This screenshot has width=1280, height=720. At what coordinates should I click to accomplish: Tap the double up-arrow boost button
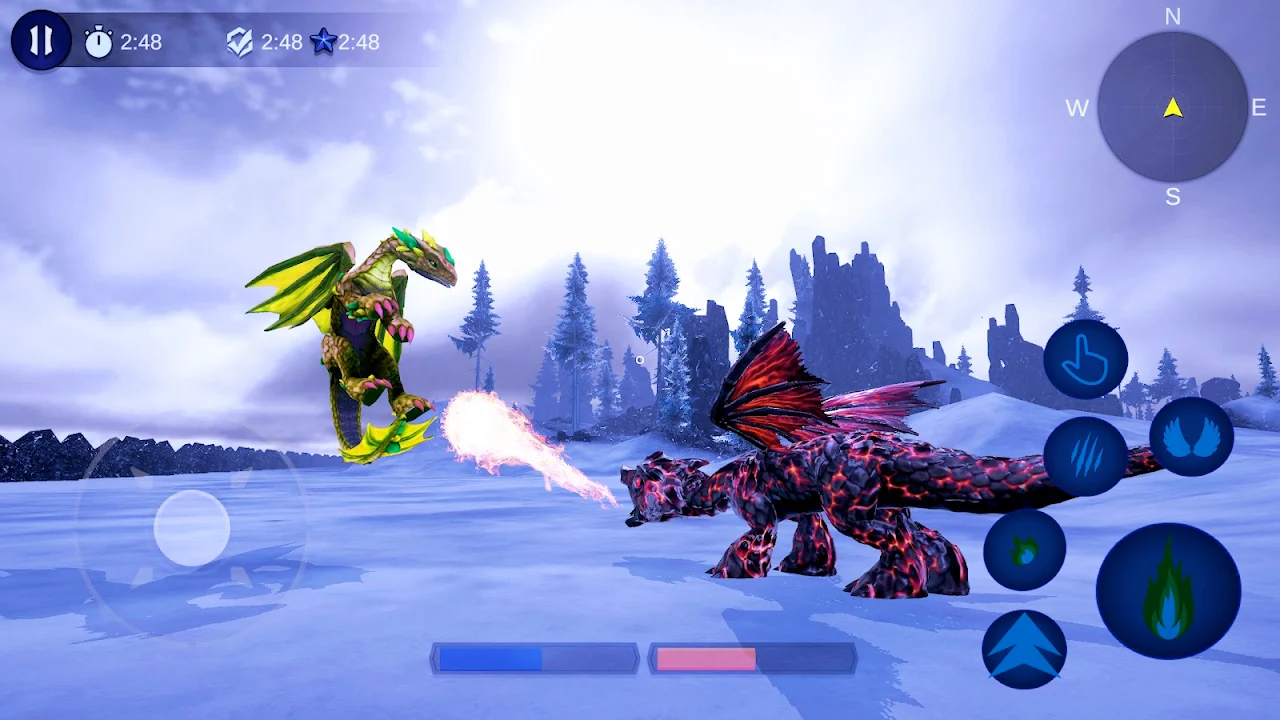click(x=1024, y=649)
